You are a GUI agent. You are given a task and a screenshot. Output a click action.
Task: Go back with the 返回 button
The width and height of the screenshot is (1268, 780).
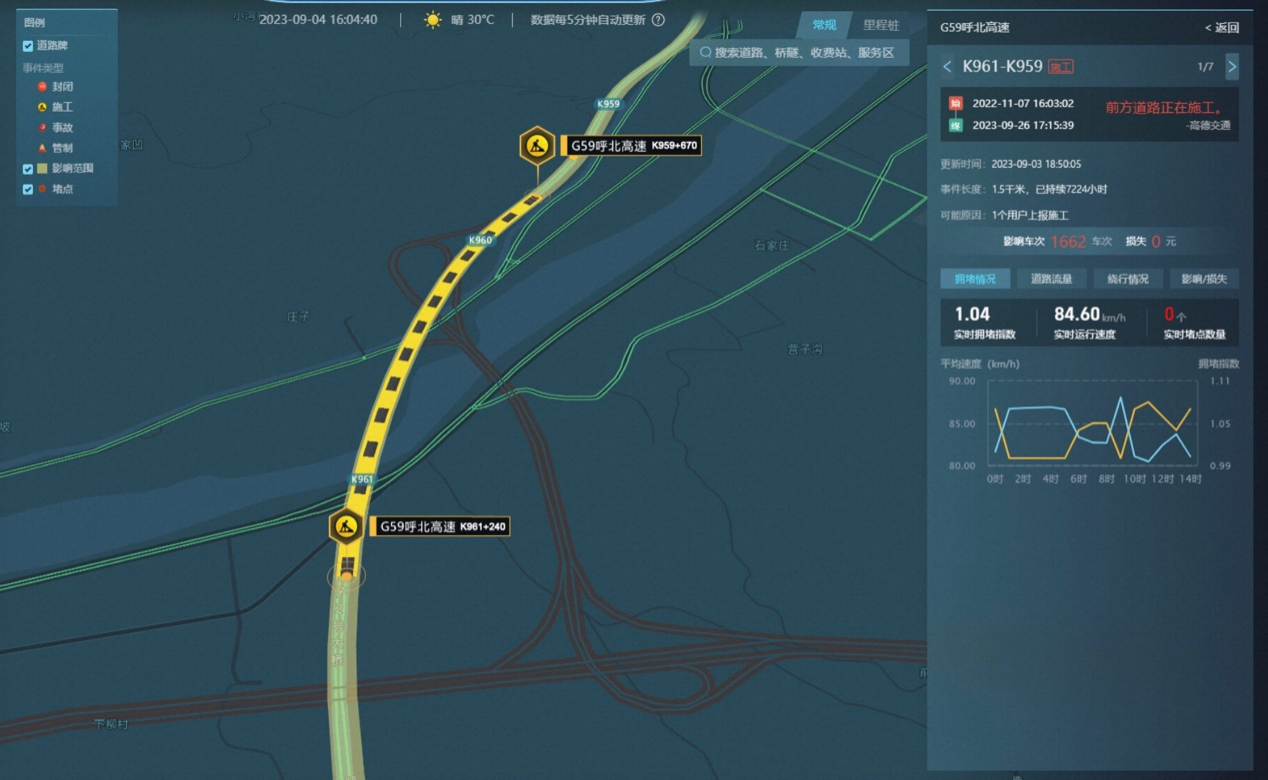[1222, 28]
